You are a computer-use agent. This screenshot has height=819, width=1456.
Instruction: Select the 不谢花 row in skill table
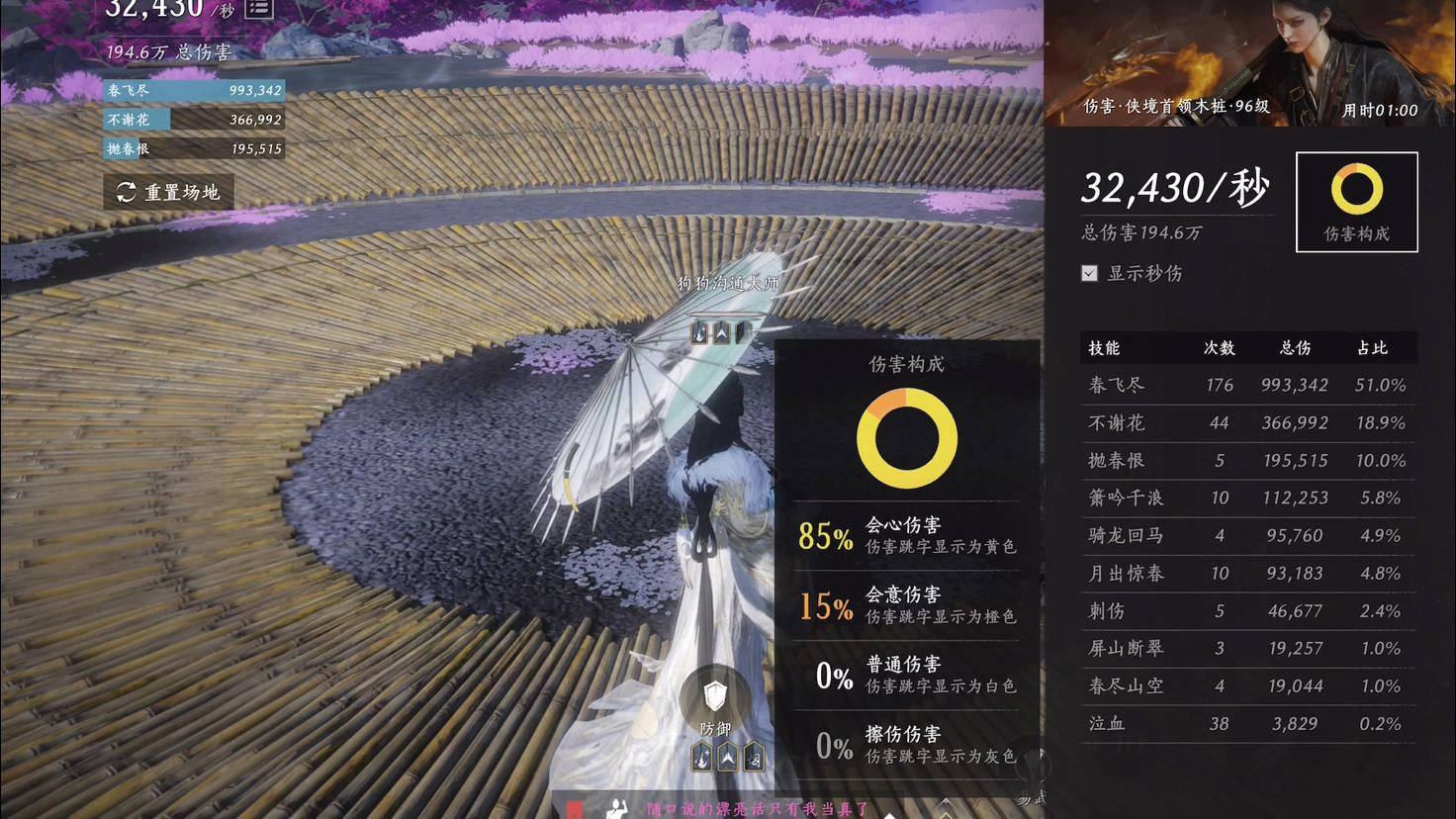1247,422
